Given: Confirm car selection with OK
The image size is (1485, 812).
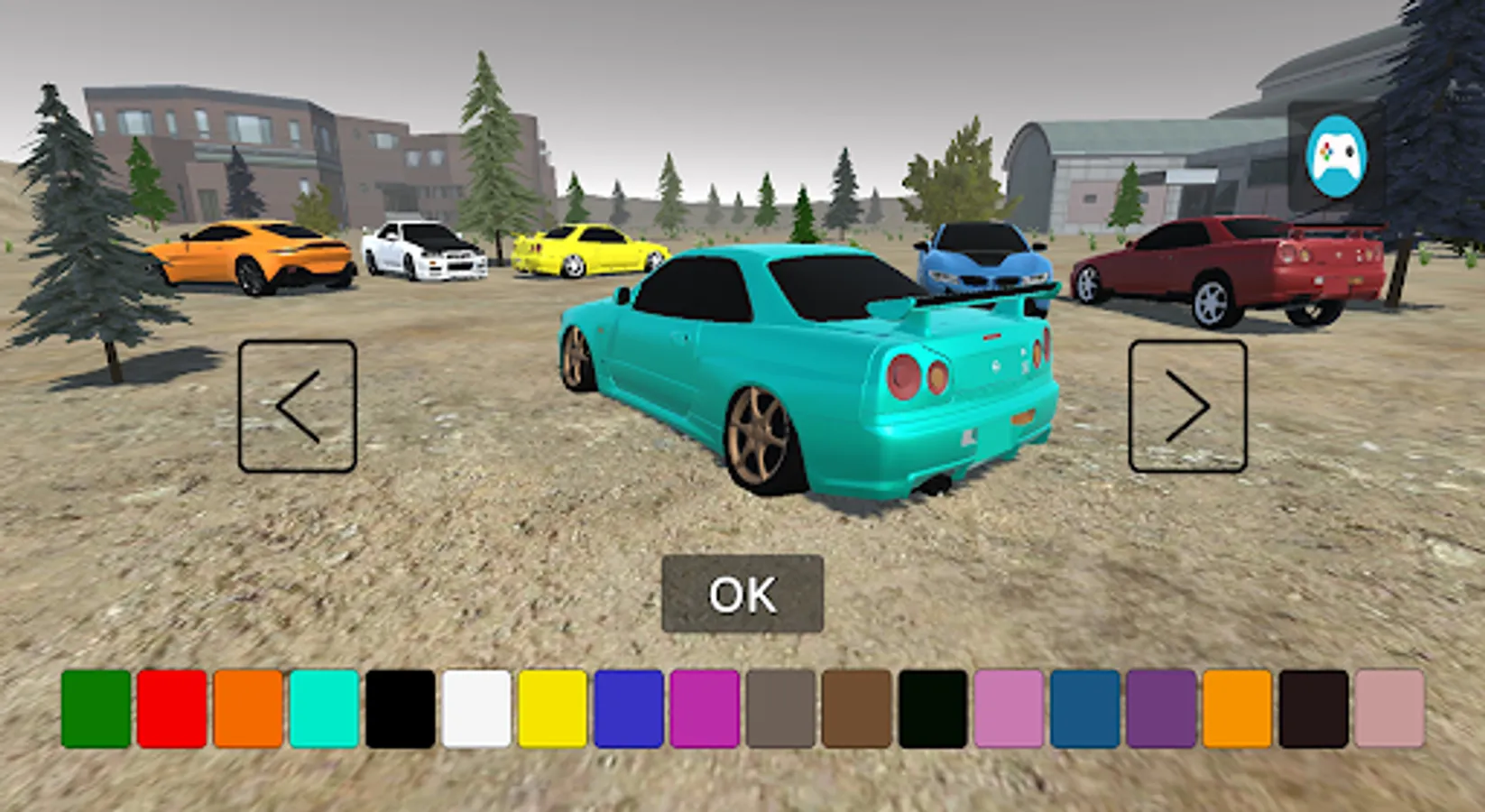Looking at the screenshot, I should point(742,594).
